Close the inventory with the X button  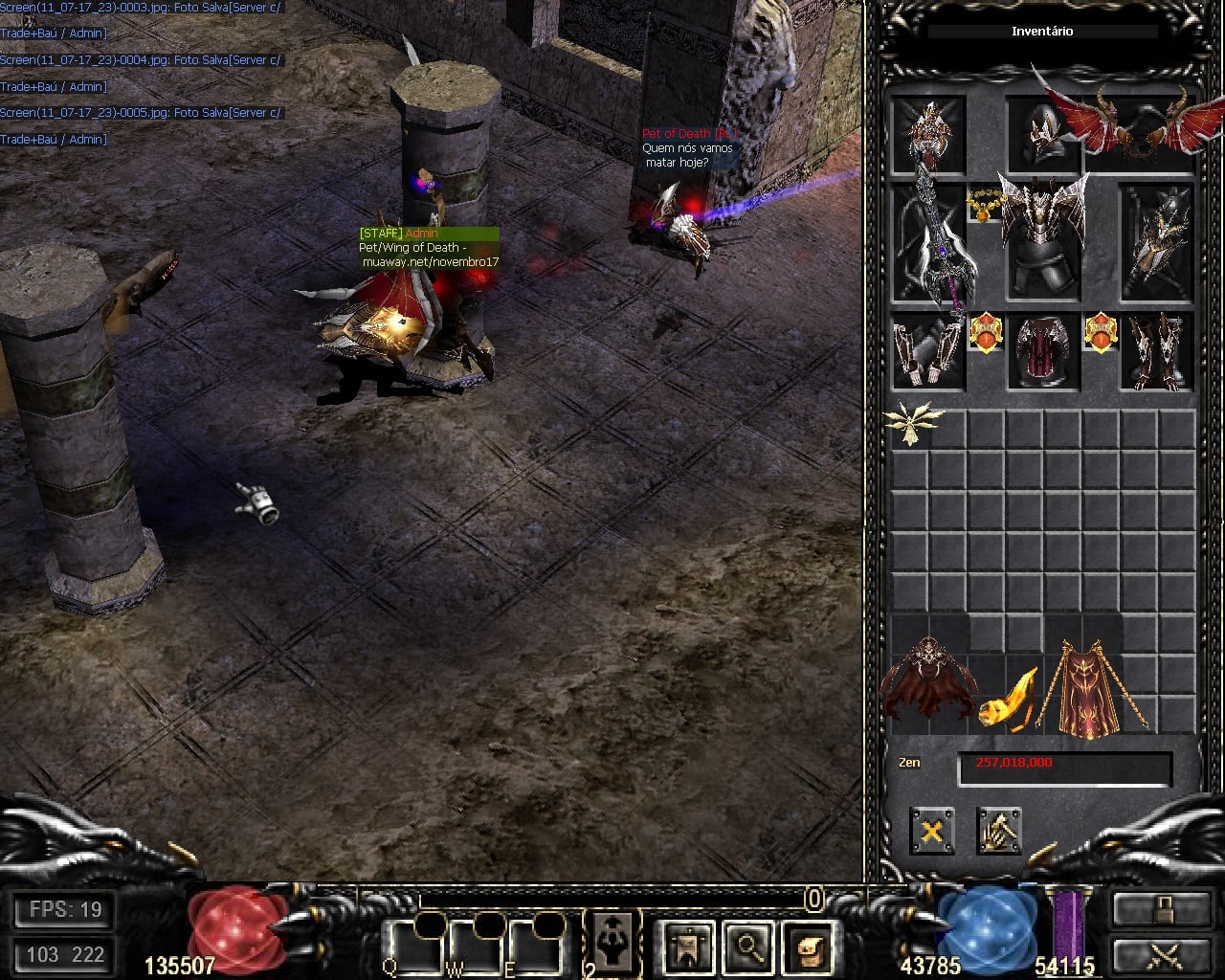pyautogui.click(x=931, y=830)
